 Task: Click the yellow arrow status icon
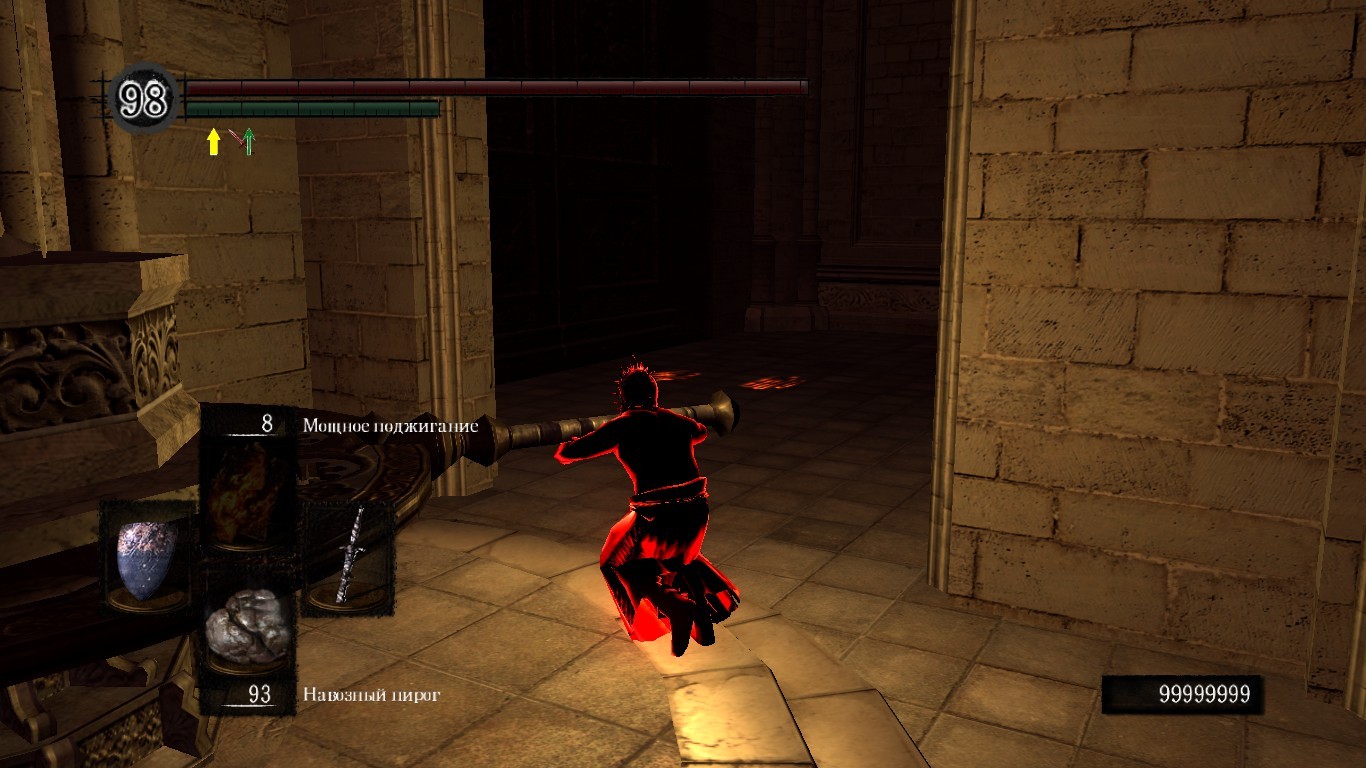(213, 141)
